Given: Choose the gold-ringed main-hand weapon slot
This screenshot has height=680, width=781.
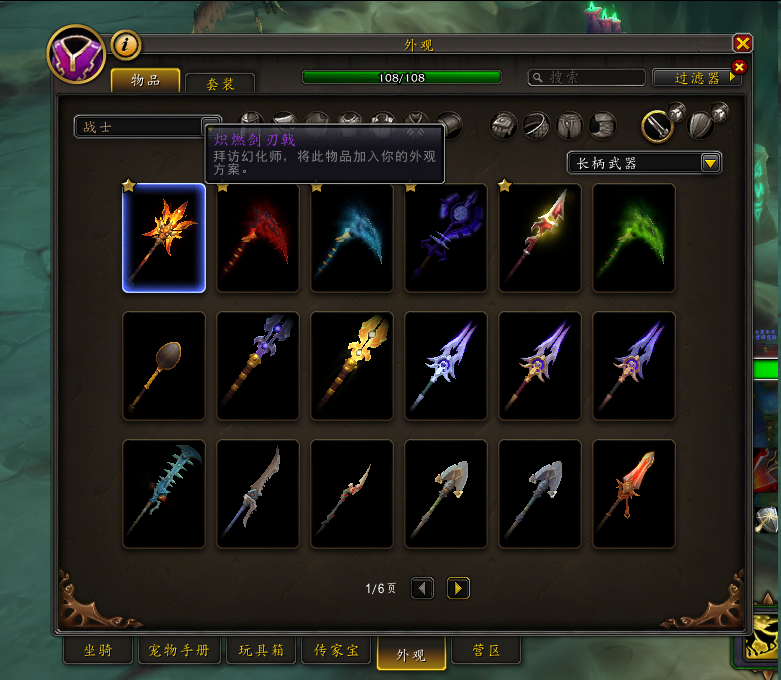Looking at the screenshot, I should click(657, 125).
